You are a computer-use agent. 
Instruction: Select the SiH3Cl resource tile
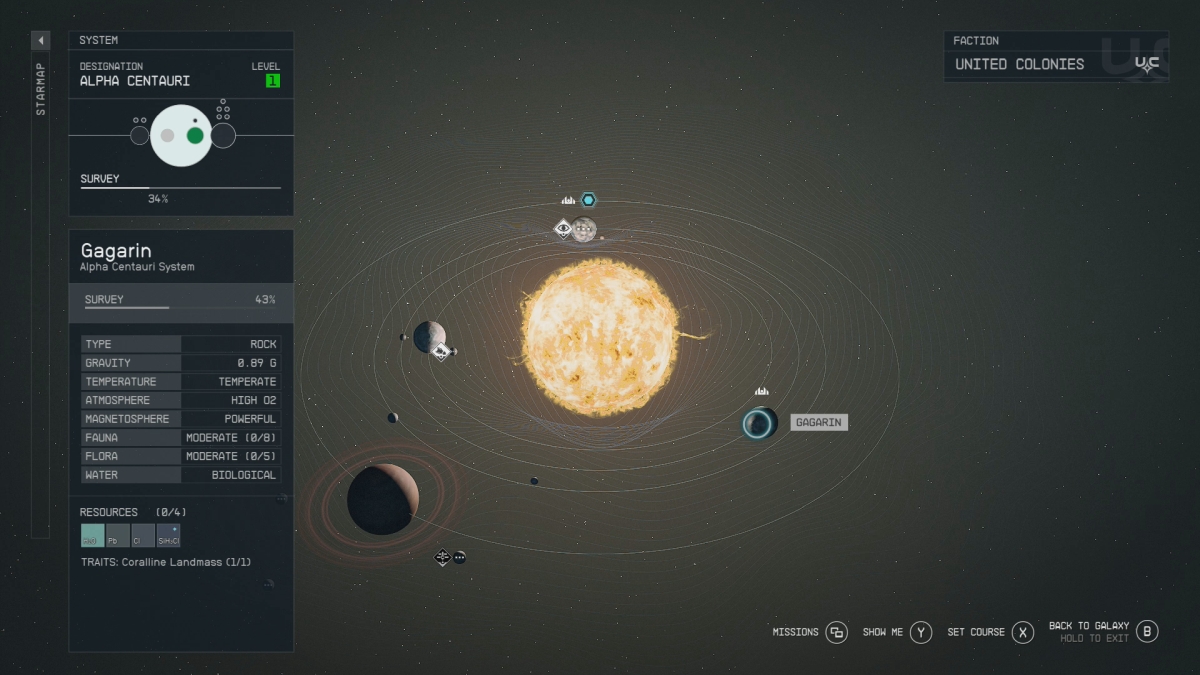point(169,536)
